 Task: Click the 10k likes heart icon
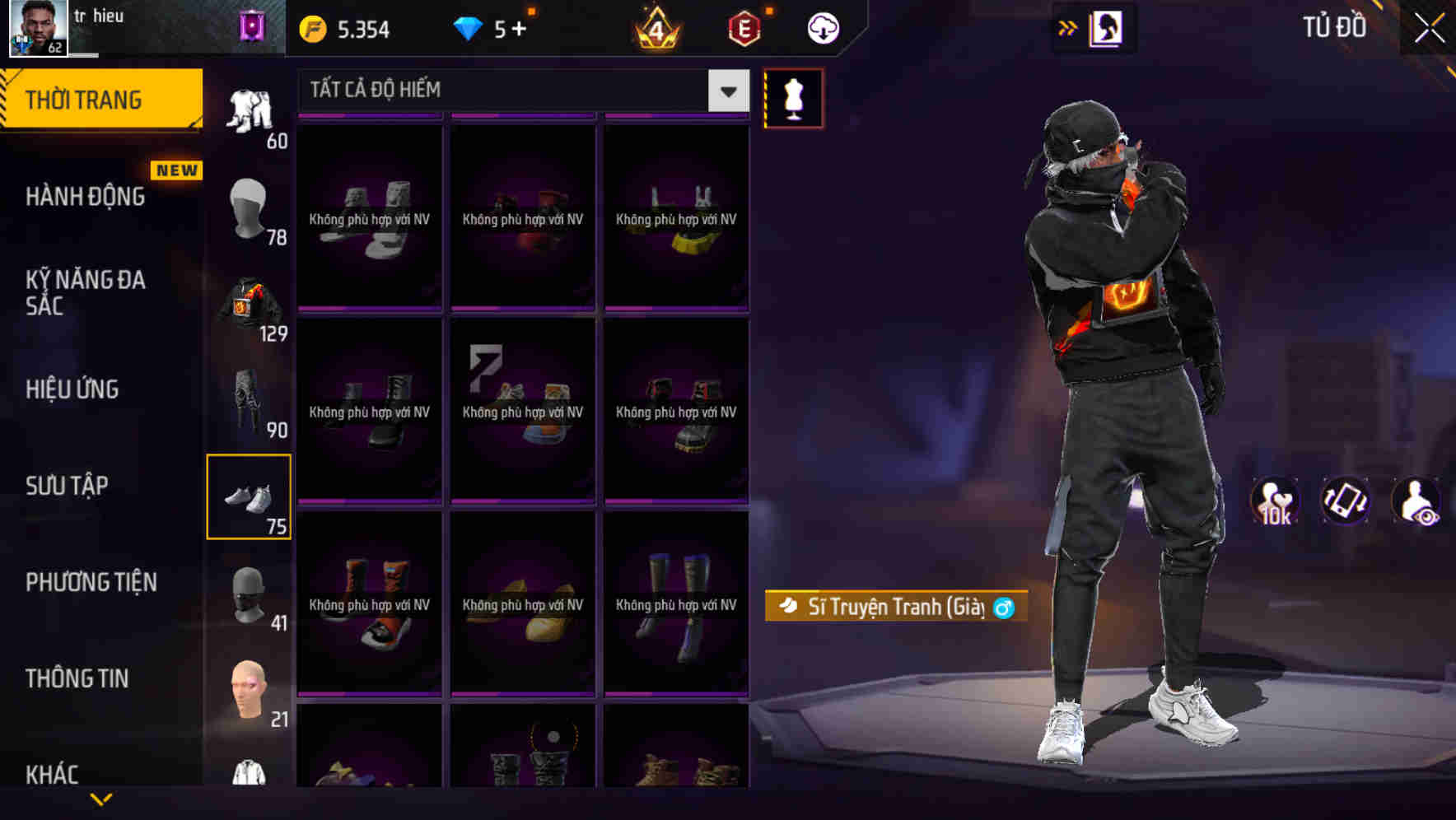1275,502
